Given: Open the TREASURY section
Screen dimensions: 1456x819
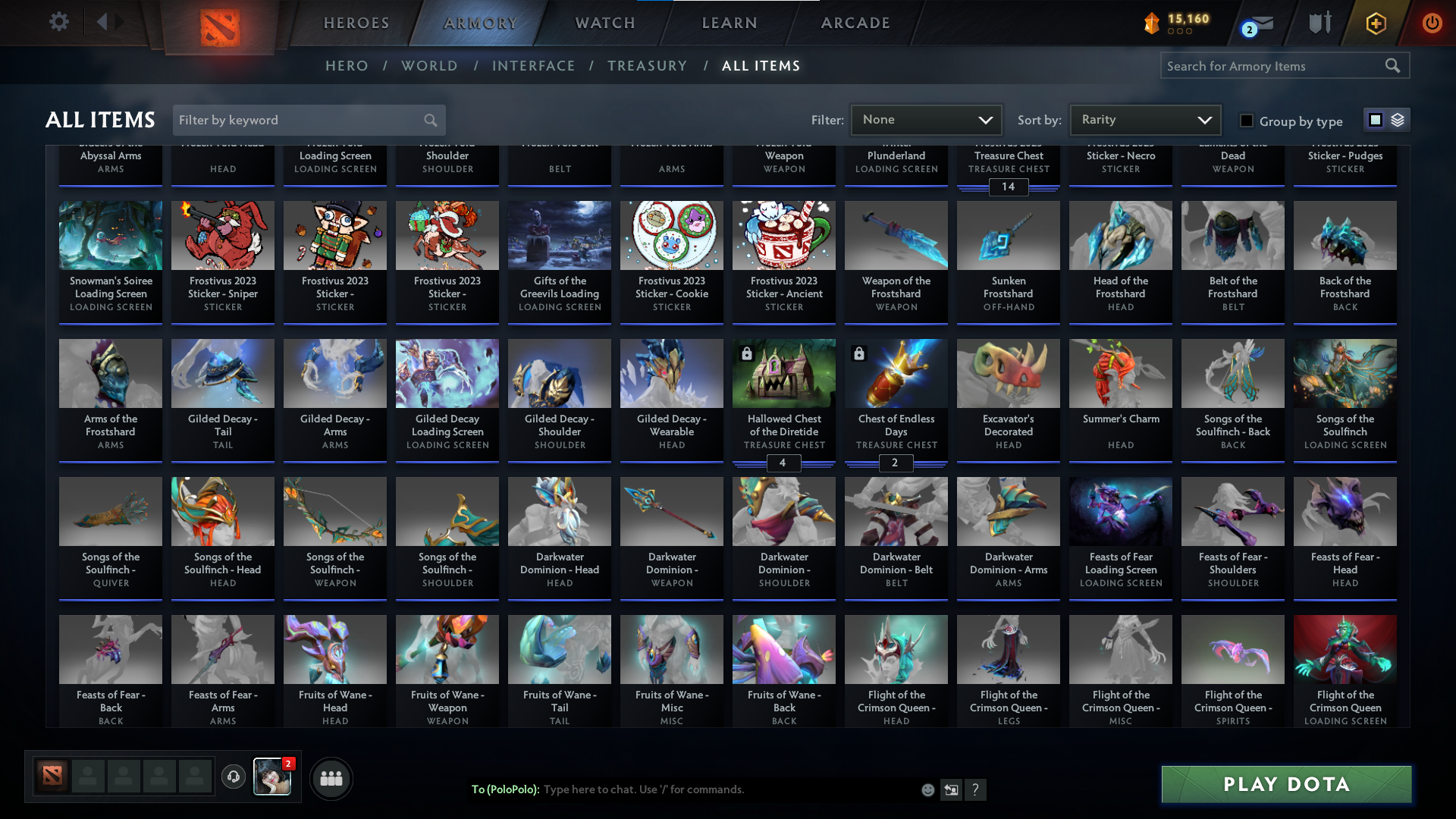Looking at the screenshot, I should [x=648, y=66].
